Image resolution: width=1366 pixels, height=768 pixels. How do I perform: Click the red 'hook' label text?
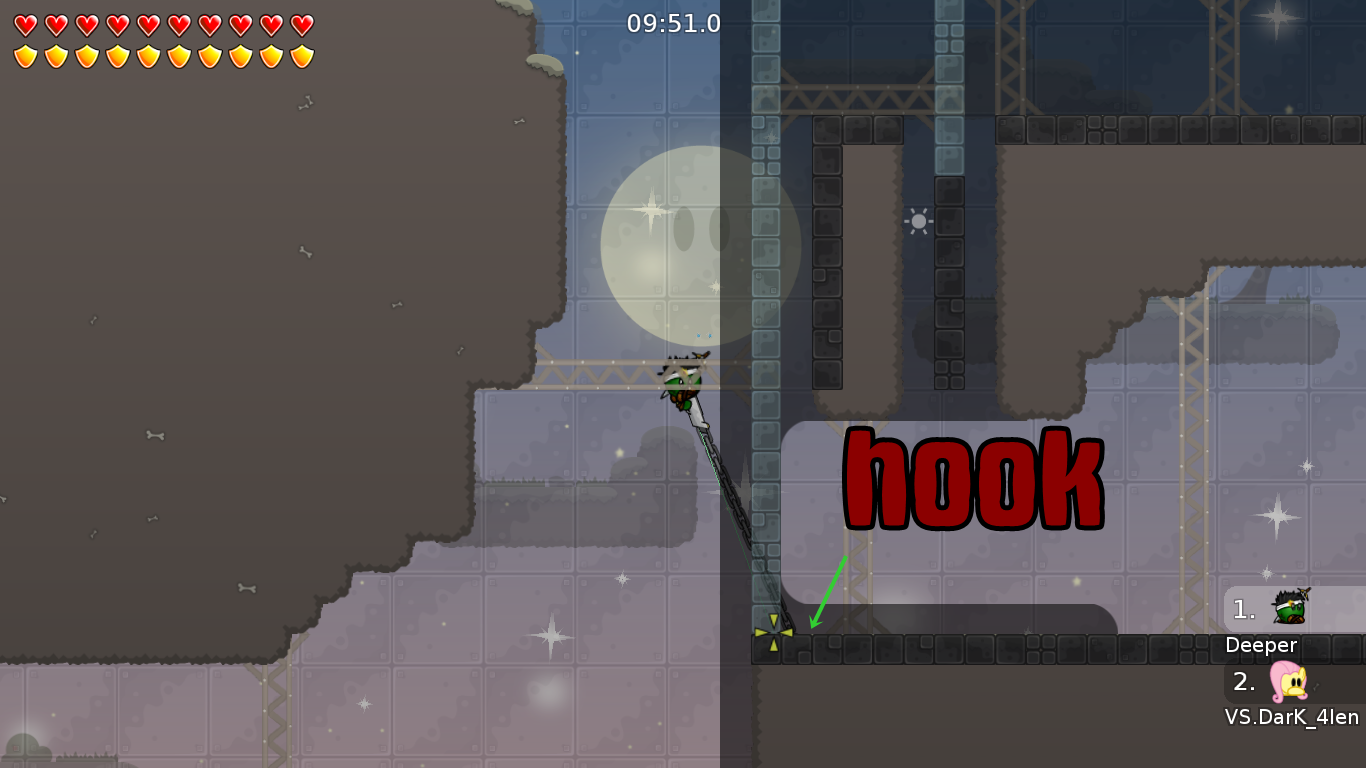coord(972,477)
